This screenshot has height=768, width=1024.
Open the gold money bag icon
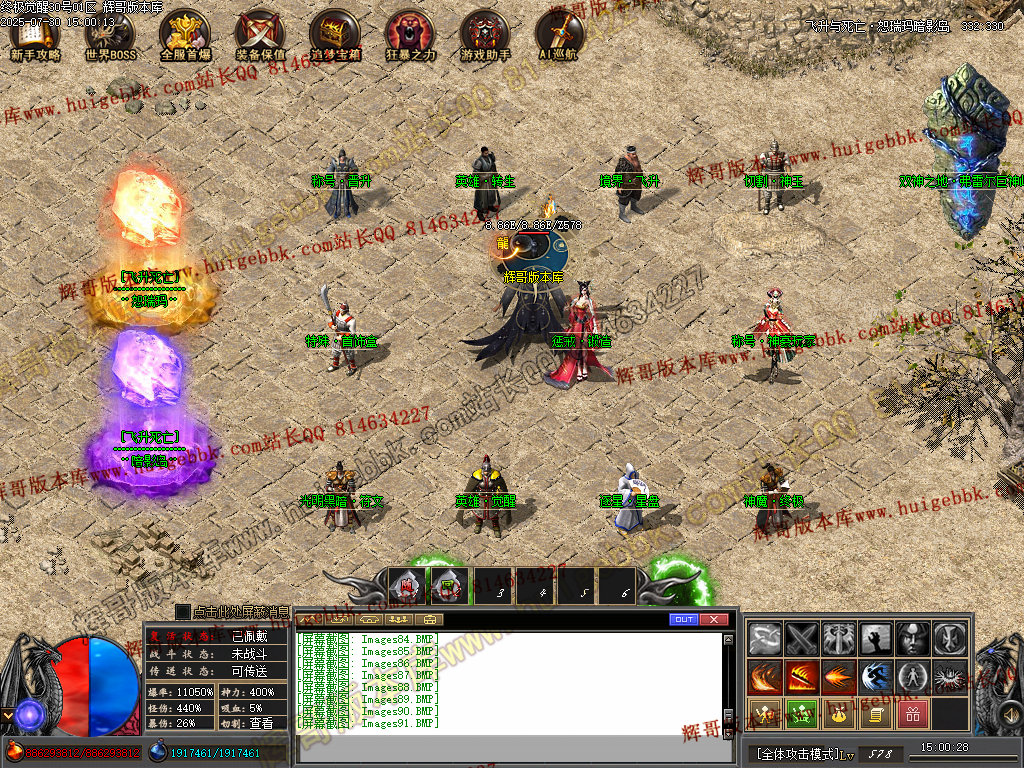tap(838, 714)
